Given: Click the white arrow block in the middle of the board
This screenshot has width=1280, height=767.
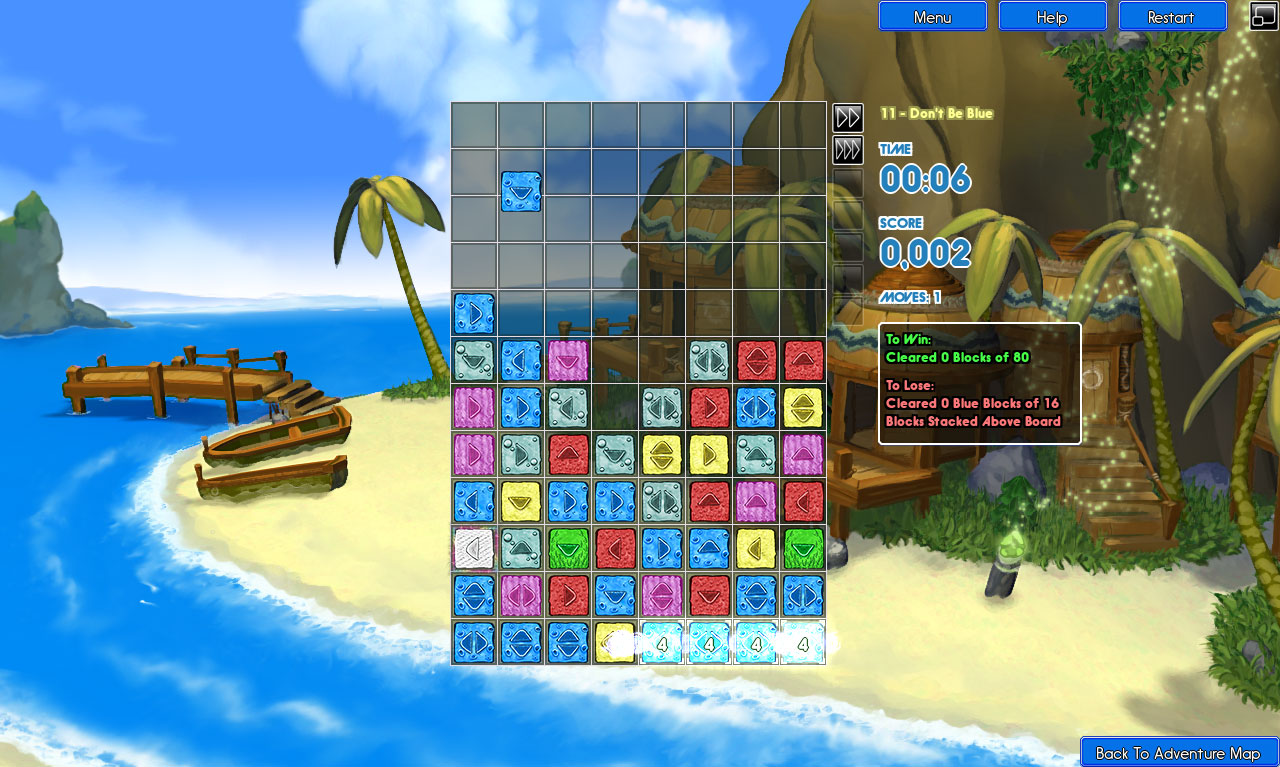Looking at the screenshot, I should 474,549.
